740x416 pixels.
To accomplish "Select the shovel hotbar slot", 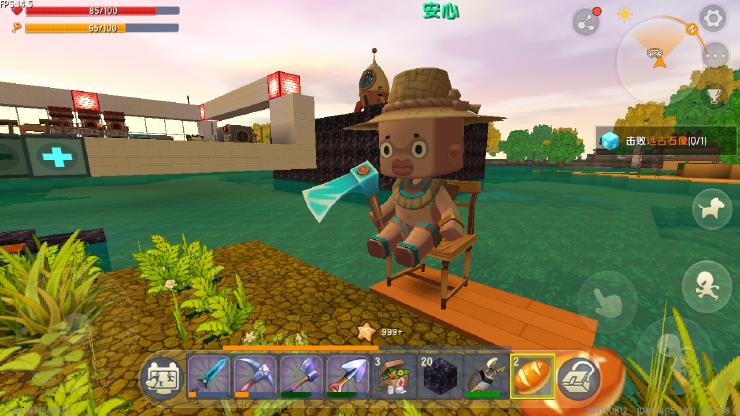I will point(347,376).
